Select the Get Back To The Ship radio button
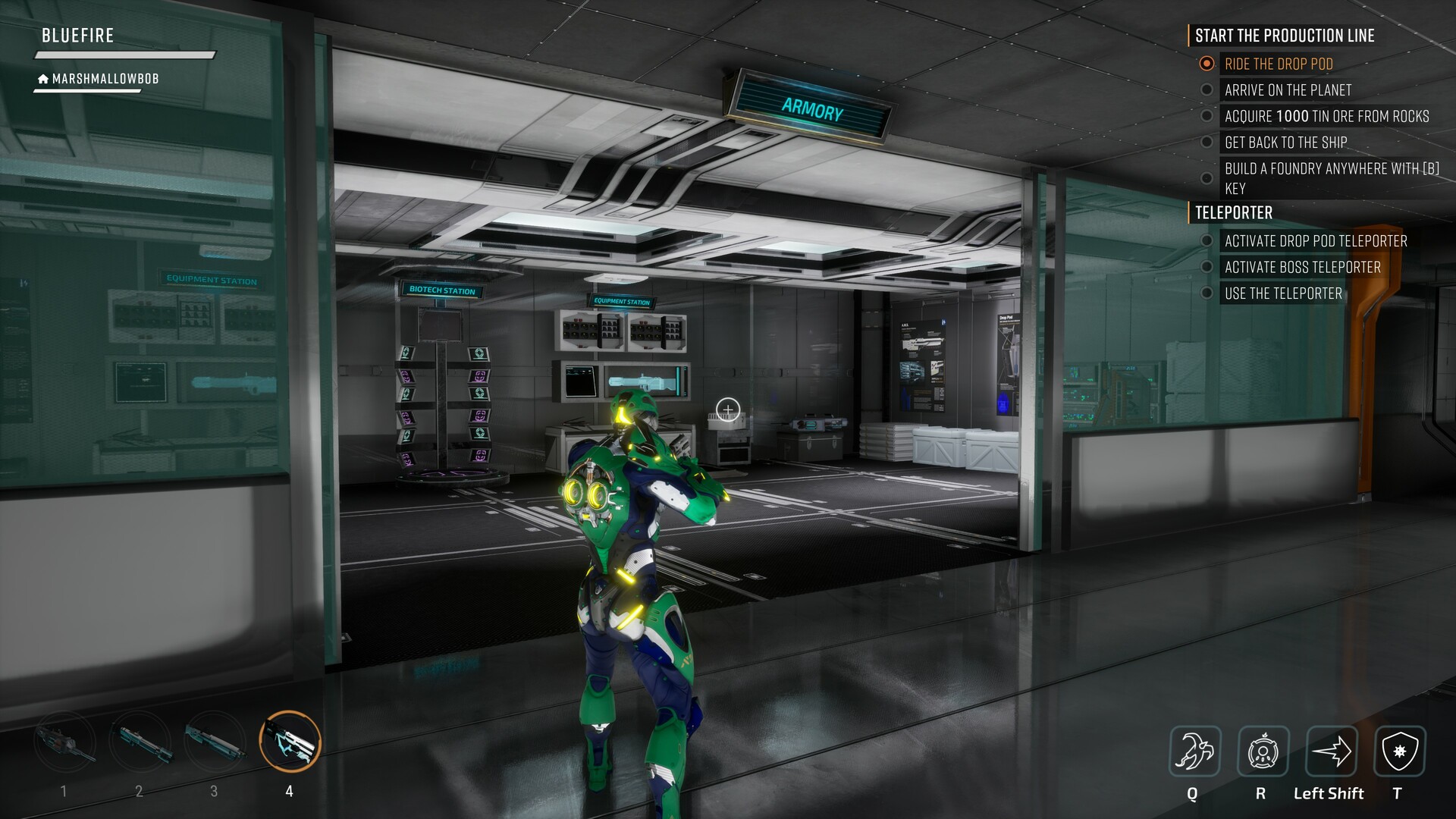The height and width of the screenshot is (819, 1456). click(1208, 142)
